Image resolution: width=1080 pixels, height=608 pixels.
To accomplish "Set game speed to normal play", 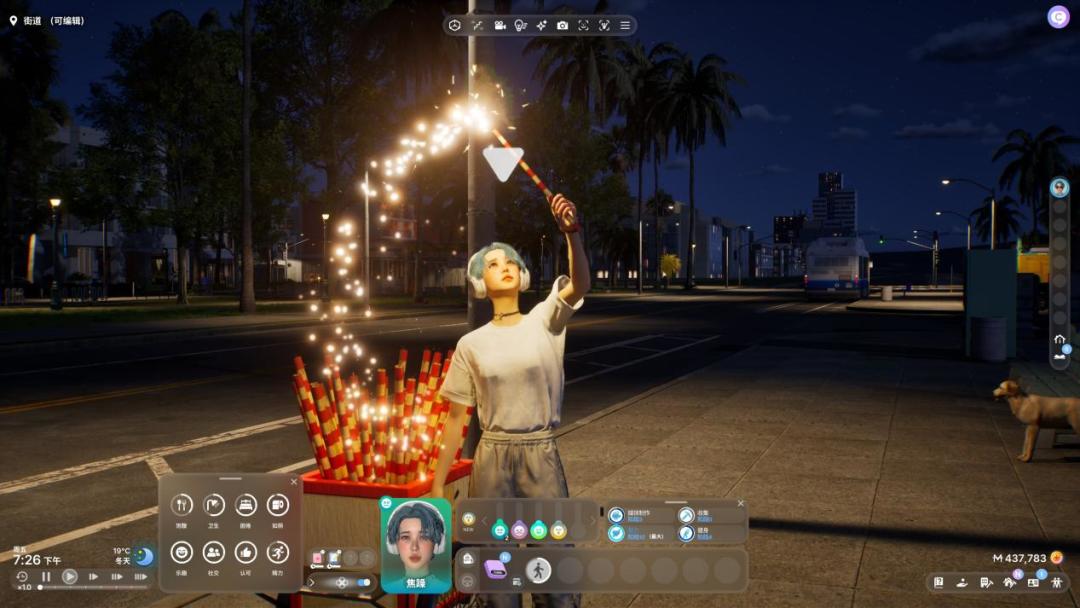I will pyautogui.click(x=70, y=576).
